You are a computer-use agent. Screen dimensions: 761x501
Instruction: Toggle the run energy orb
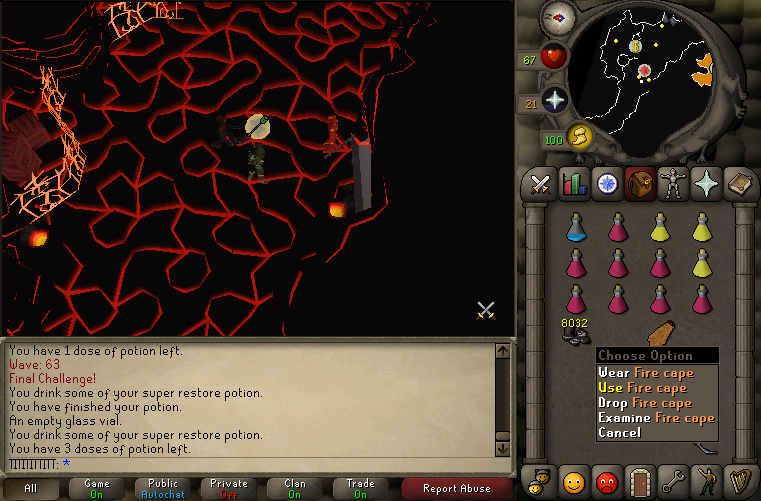pyautogui.click(x=579, y=137)
